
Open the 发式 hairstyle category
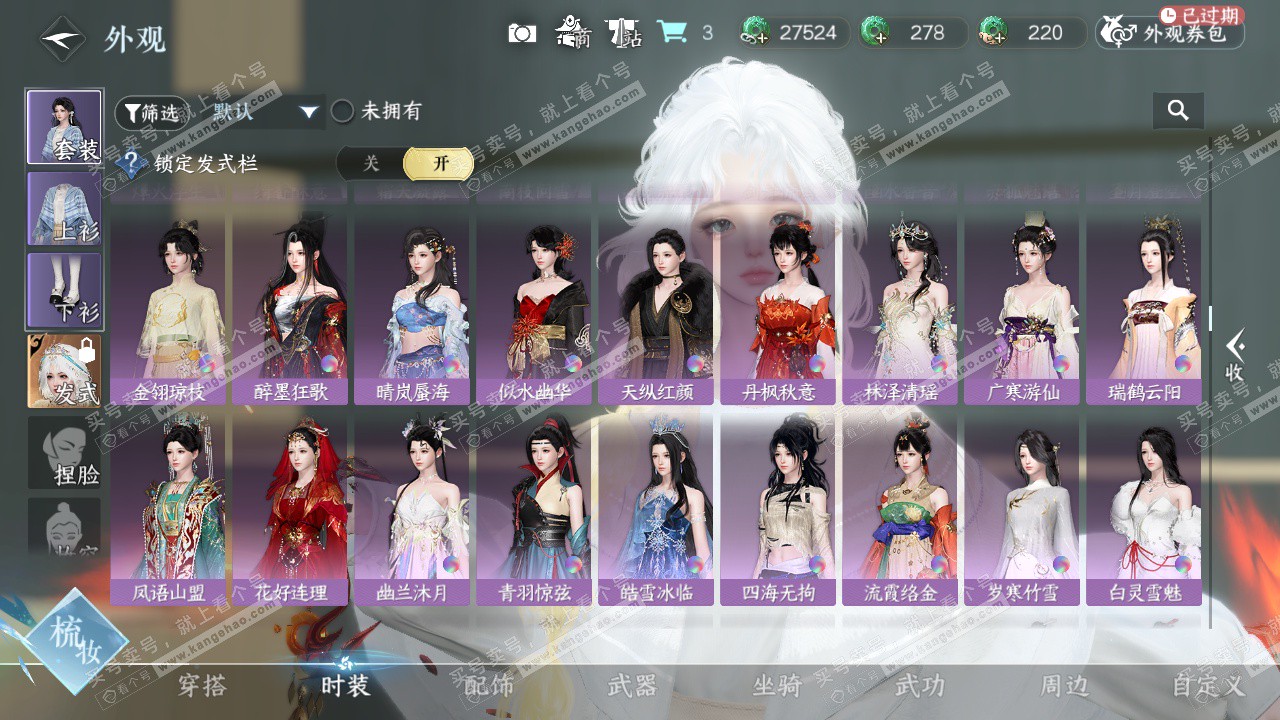click(x=64, y=371)
